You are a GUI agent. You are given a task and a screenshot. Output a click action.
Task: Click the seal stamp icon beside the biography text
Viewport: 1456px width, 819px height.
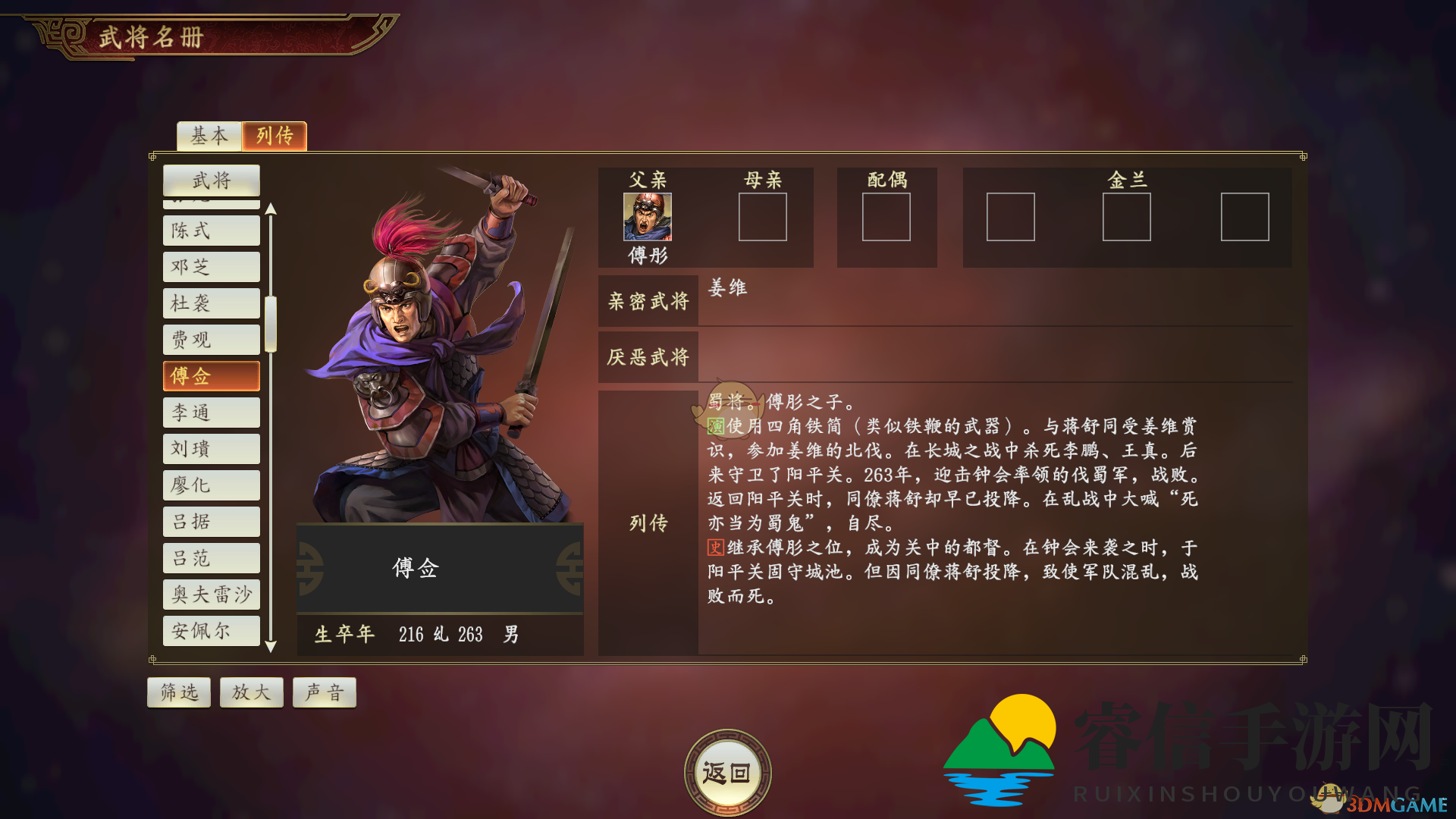pos(726,408)
